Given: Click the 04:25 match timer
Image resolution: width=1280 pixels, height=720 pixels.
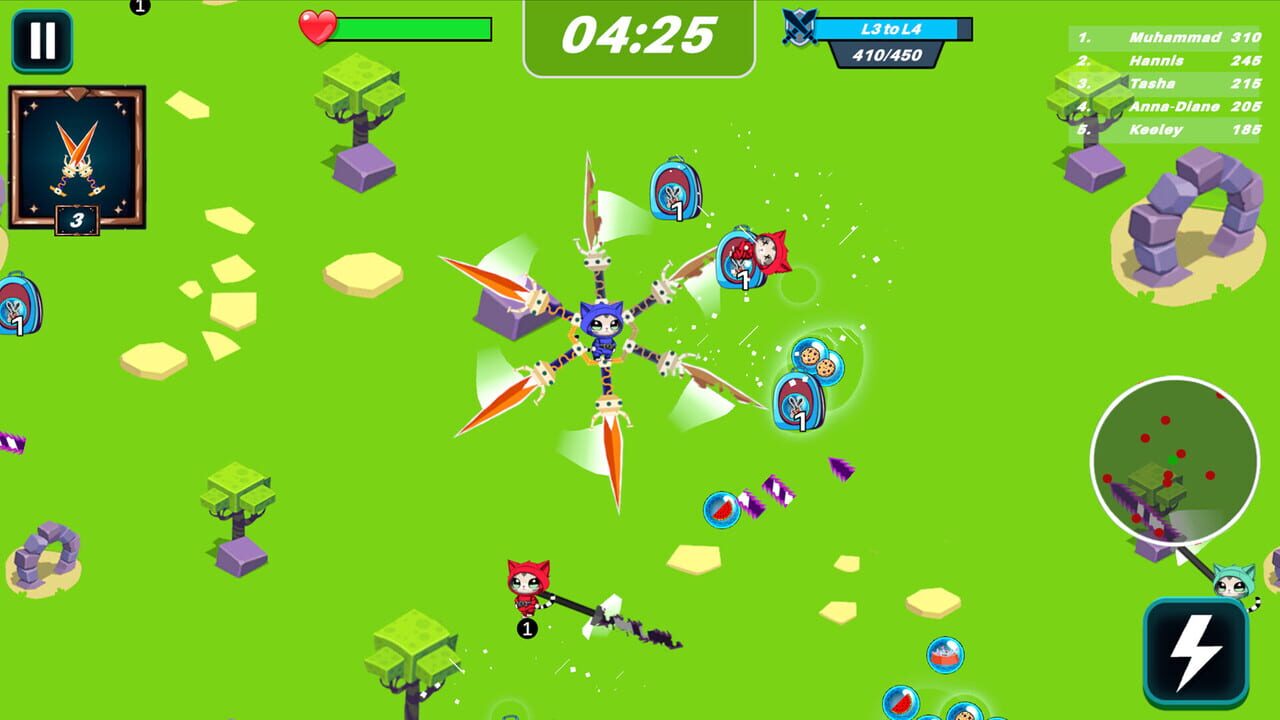Looking at the screenshot, I should 638,33.
